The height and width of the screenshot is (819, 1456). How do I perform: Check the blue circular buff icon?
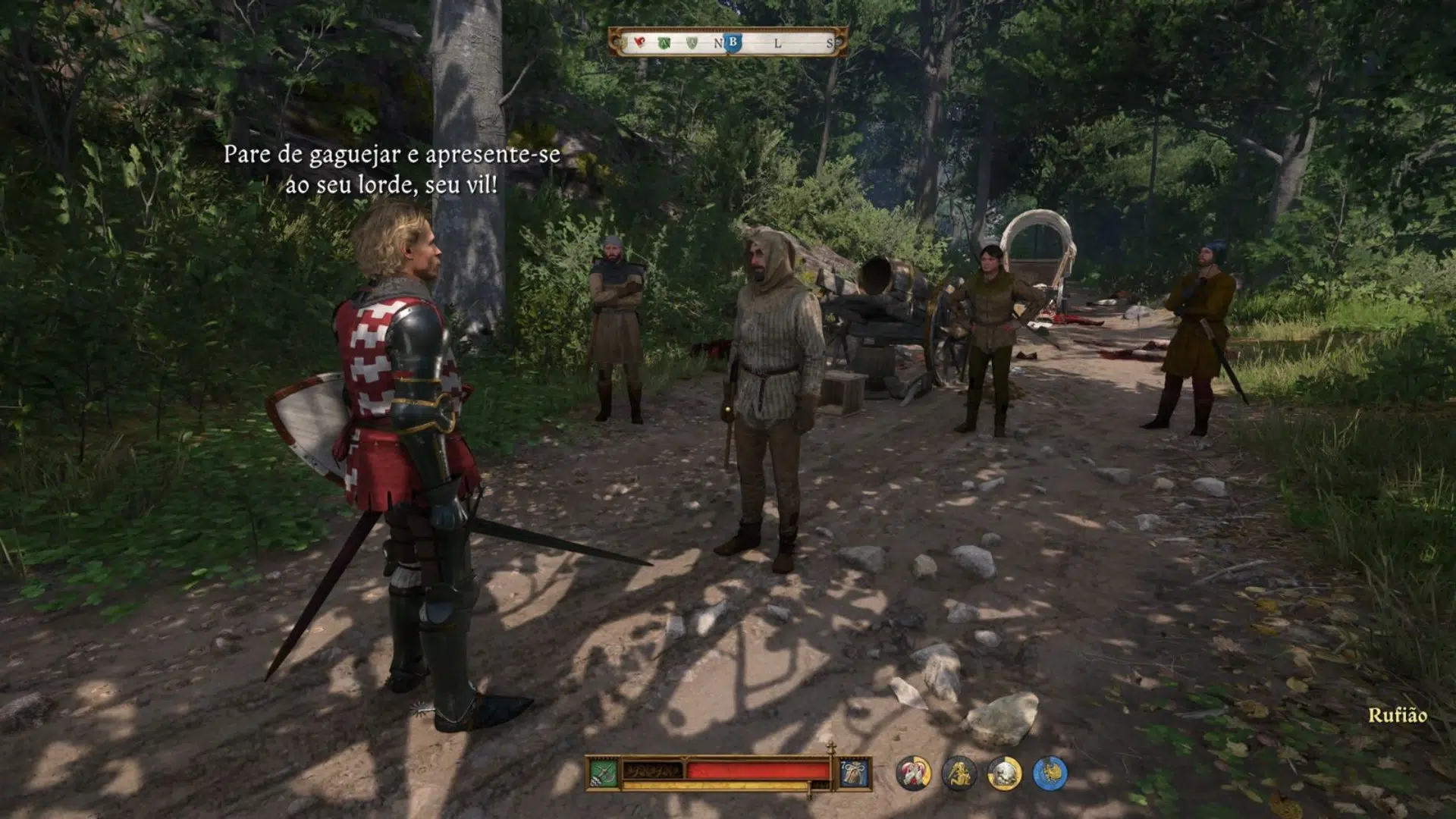click(1050, 773)
